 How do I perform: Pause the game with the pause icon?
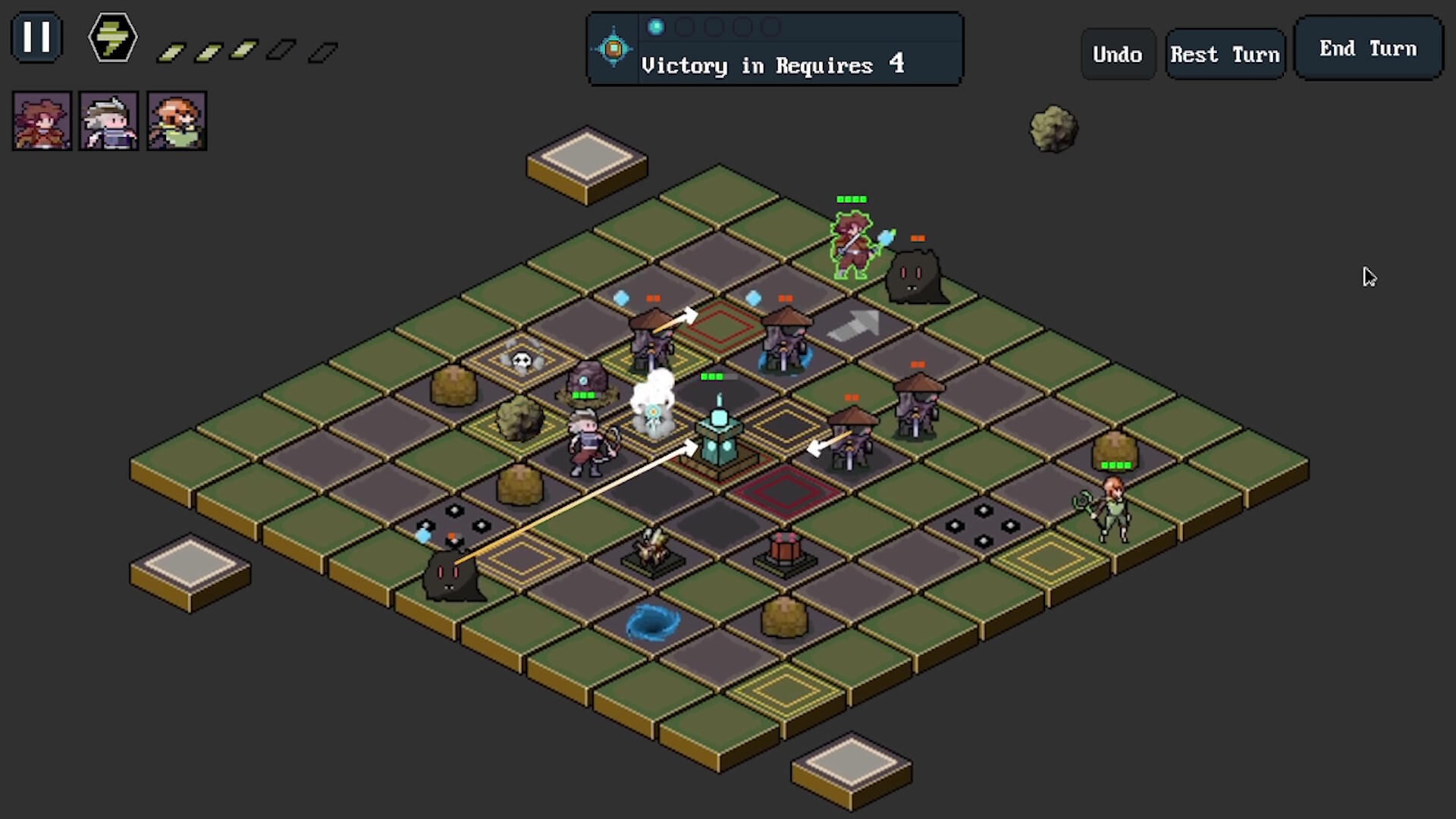(x=36, y=36)
